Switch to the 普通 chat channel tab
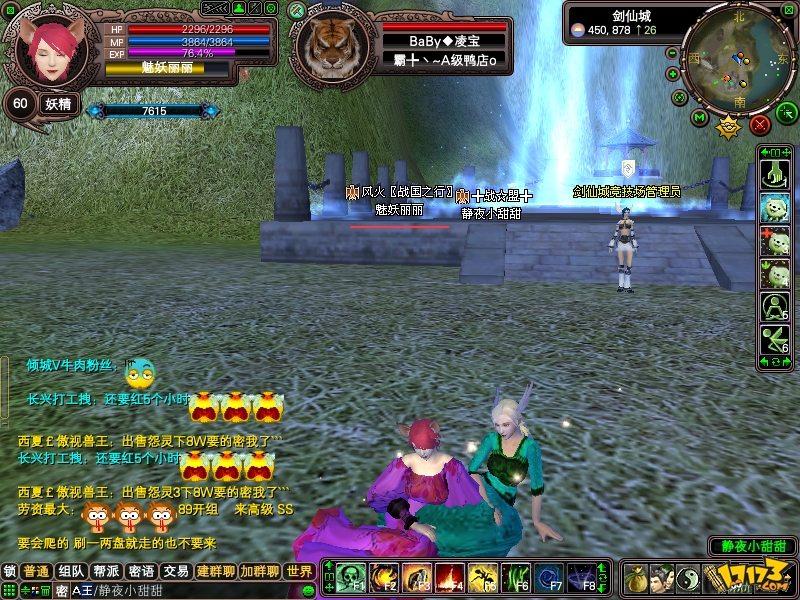This screenshot has height=600, width=800. 37,572
